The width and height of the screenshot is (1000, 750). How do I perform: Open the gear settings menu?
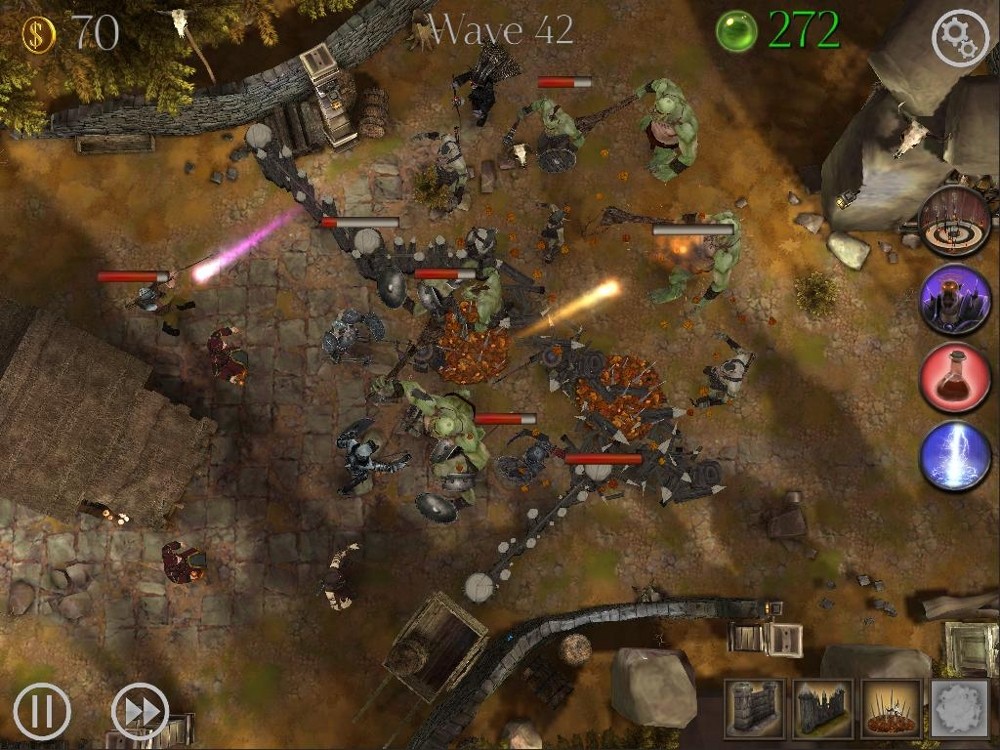click(x=960, y=38)
